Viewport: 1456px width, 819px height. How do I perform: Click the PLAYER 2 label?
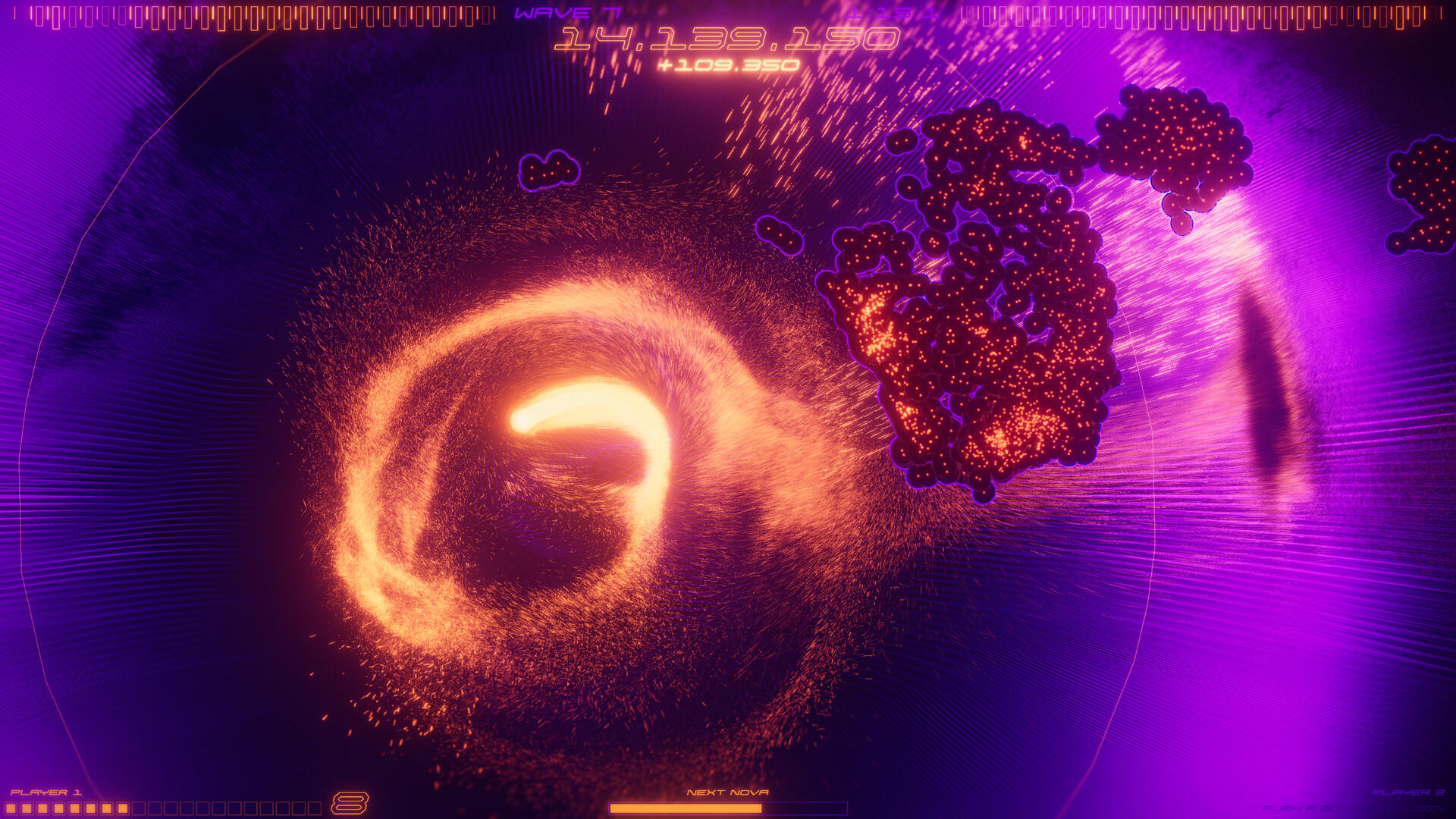click(x=1409, y=792)
